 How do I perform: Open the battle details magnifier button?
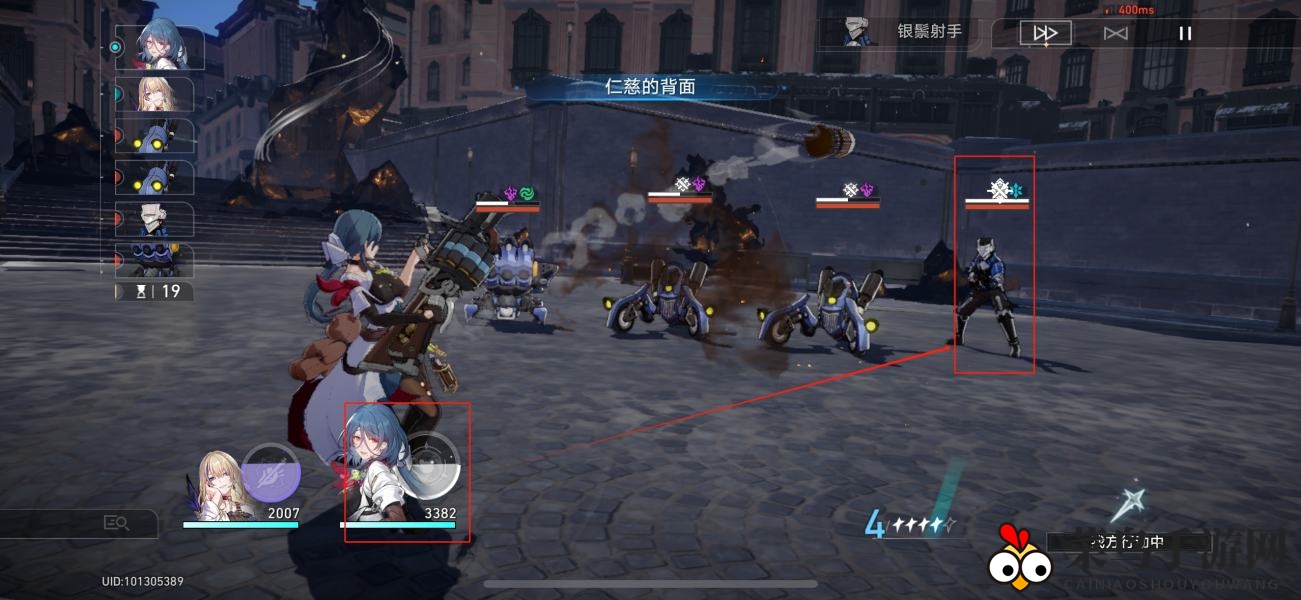pos(116,523)
